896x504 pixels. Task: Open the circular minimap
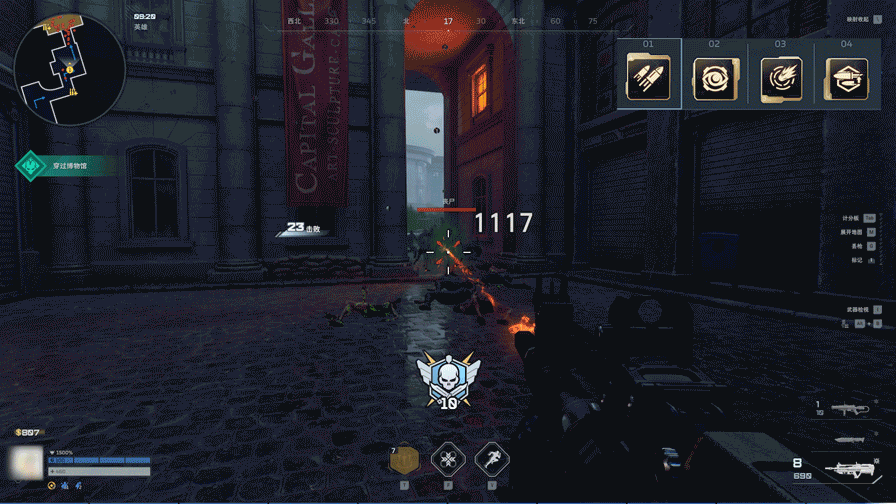pos(68,68)
